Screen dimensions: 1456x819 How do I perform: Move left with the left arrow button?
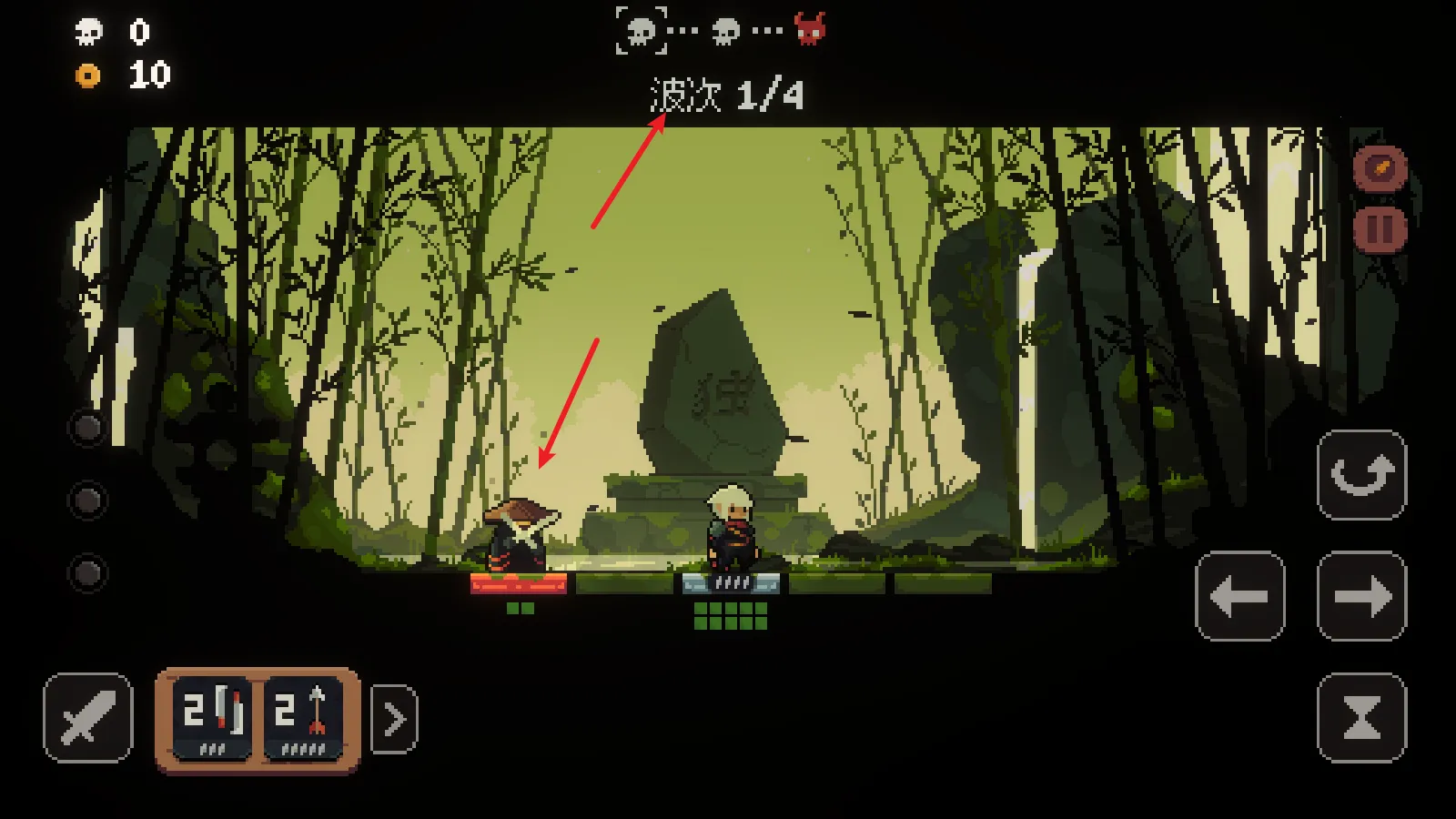(1239, 596)
